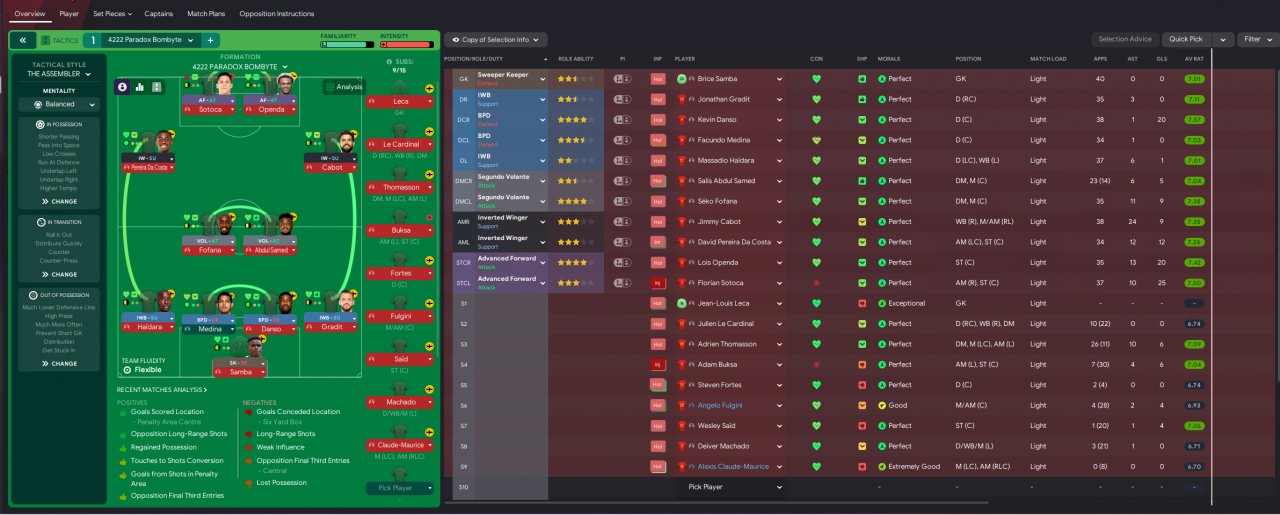
Task: Change the In Possession instructions
Action: click(60, 201)
